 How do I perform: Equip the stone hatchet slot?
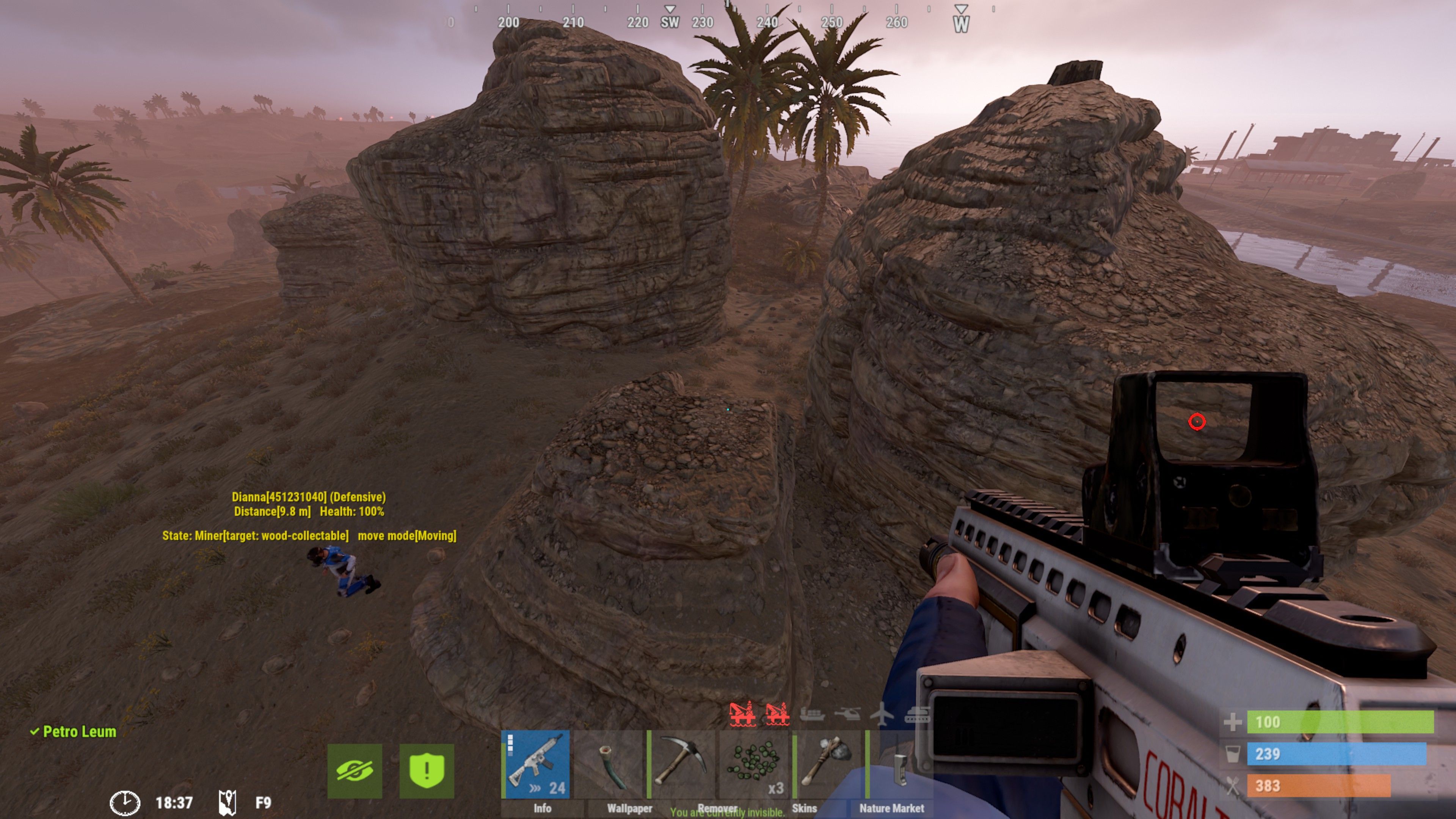point(827,764)
